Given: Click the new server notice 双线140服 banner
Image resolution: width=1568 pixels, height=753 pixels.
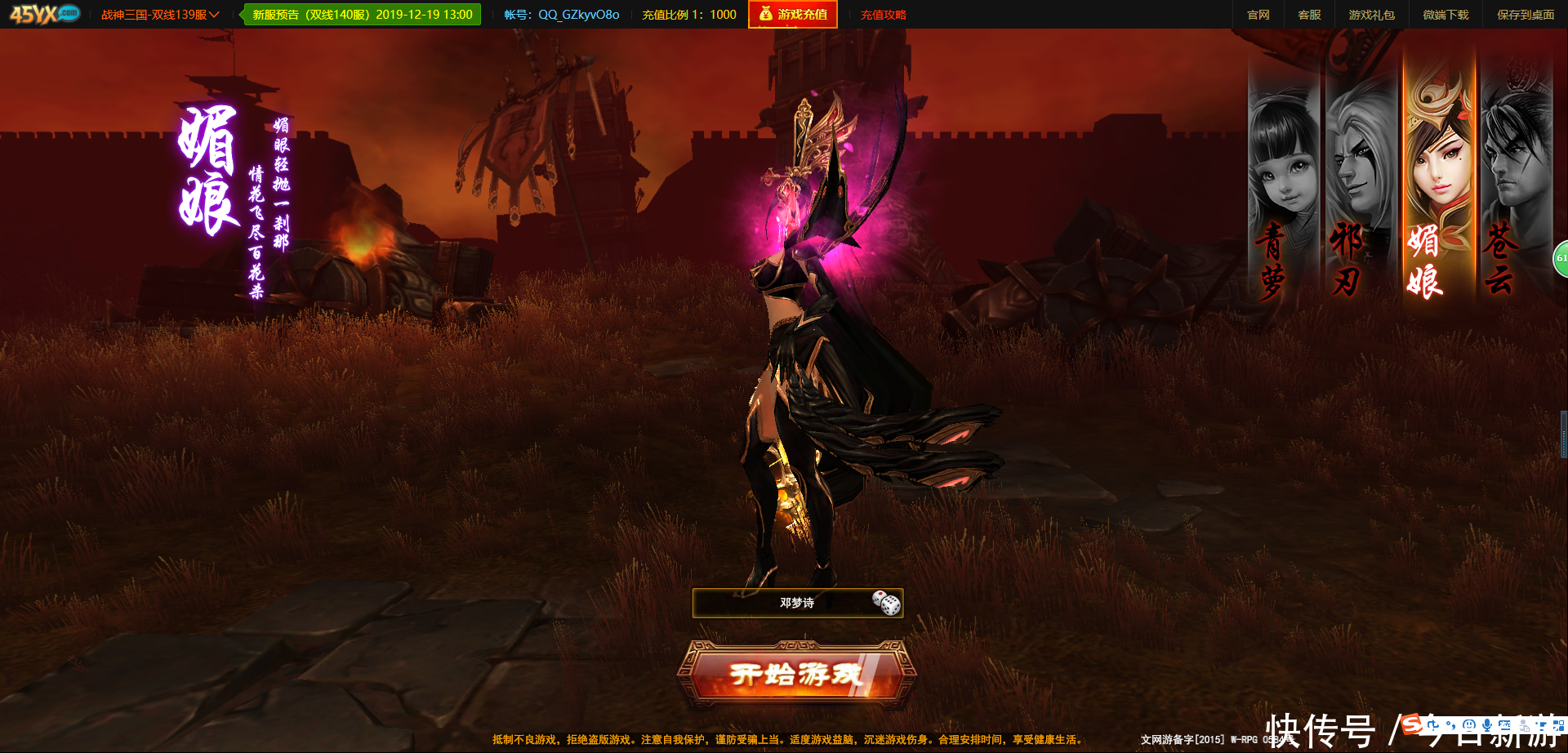Looking at the screenshot, I should pyautogui.click(x=363, y=15).
